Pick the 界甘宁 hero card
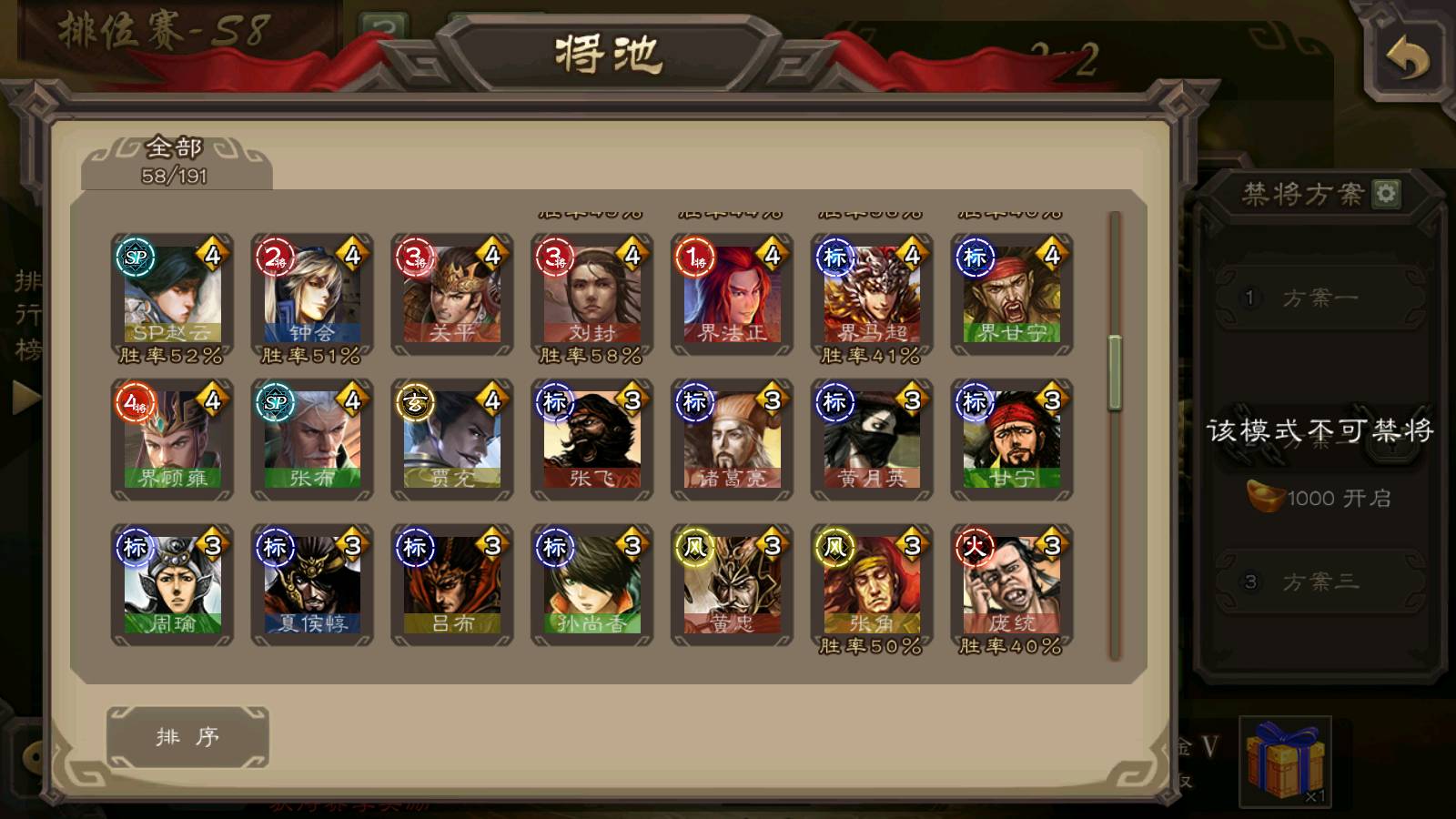This screenshot has height=819, width=1456. [x=1012, y=293]
